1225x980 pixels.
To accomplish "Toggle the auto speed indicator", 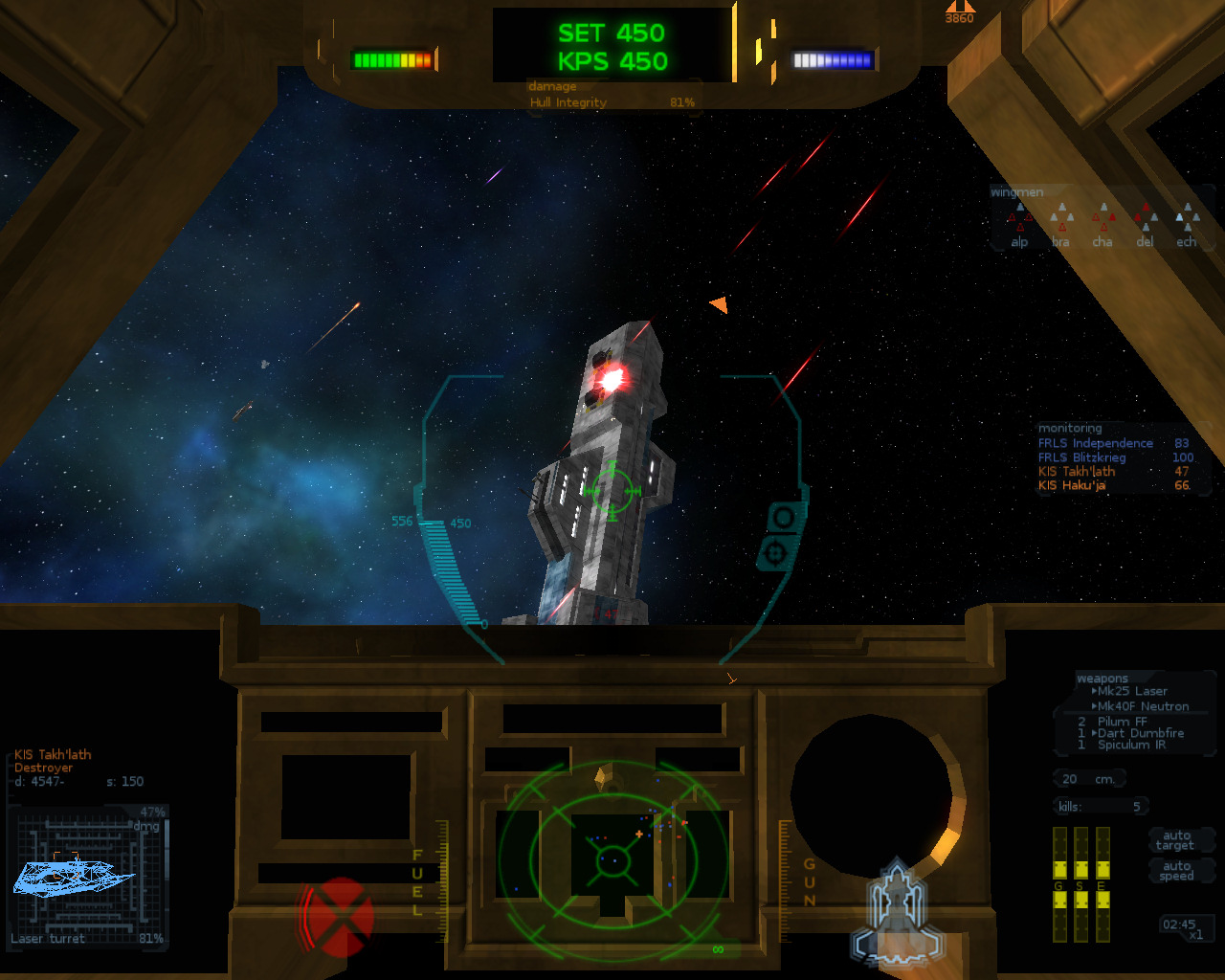I will pyautogui.click(x=1176, y=871).
